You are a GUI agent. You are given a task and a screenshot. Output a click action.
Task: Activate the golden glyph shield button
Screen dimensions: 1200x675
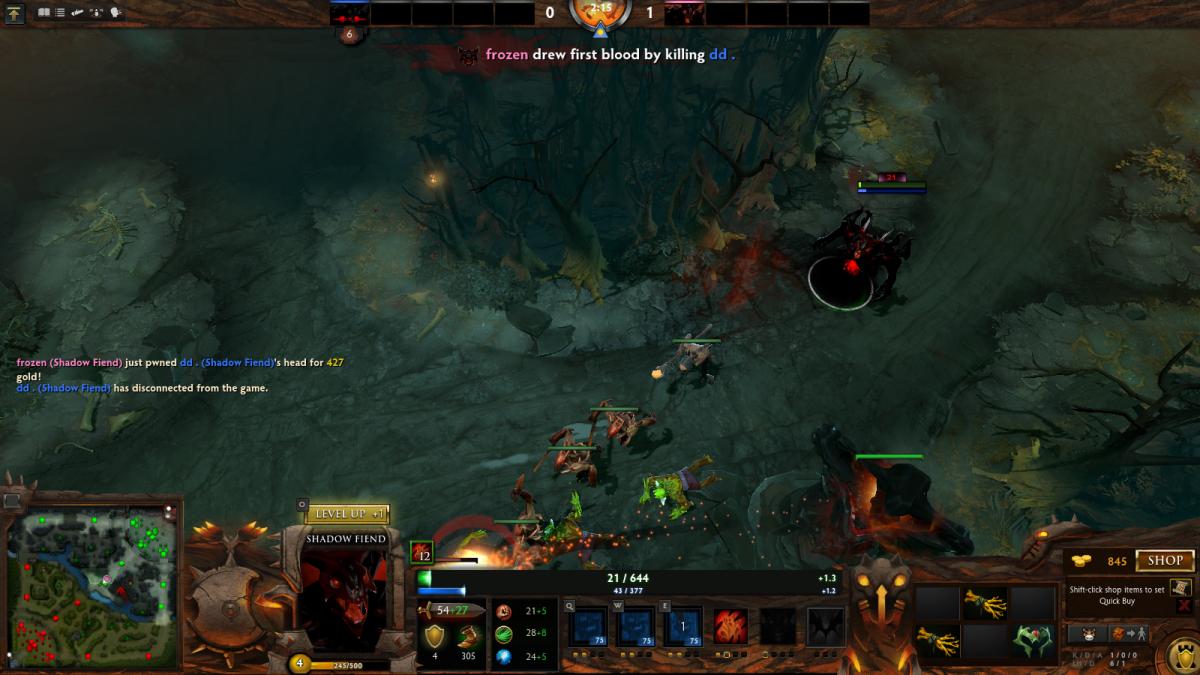click(1182, 657)
